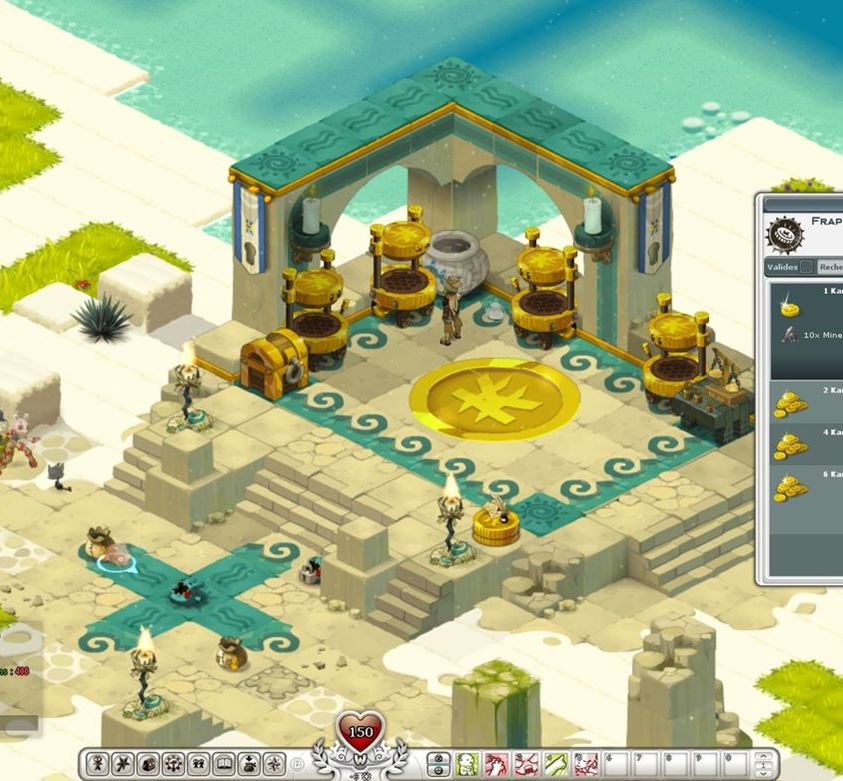843x781 pixels.
Task: Select the green figure spell slot
Action: [x=466, y=765]
